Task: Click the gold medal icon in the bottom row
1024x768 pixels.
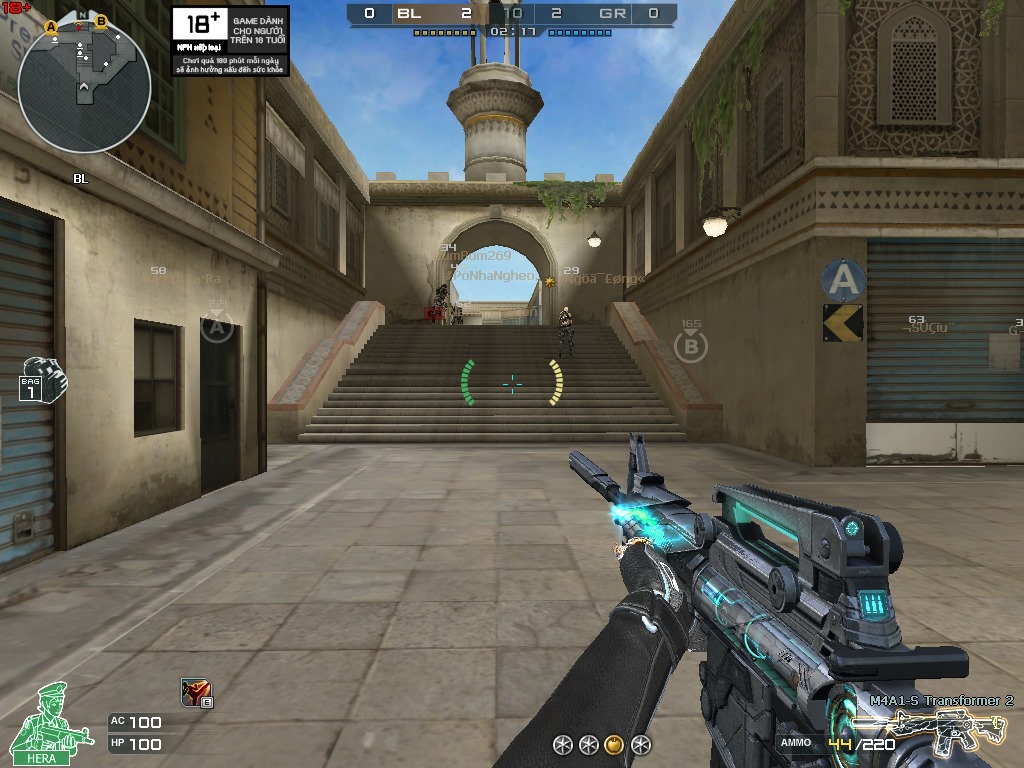Action: [x=615, y=744]
